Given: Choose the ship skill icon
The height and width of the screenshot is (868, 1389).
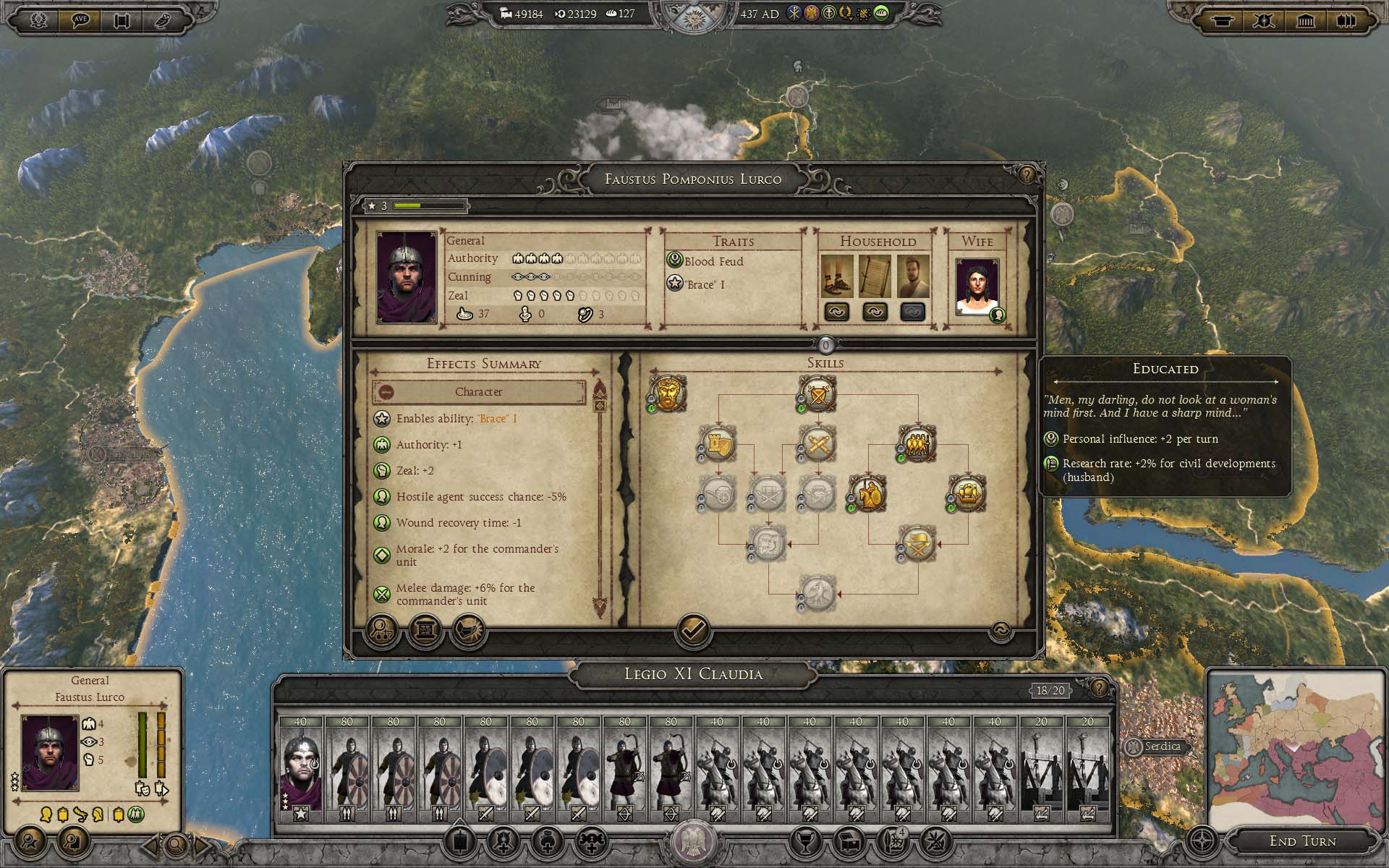Looking at the screenshot, I should (x=967, y=493).
